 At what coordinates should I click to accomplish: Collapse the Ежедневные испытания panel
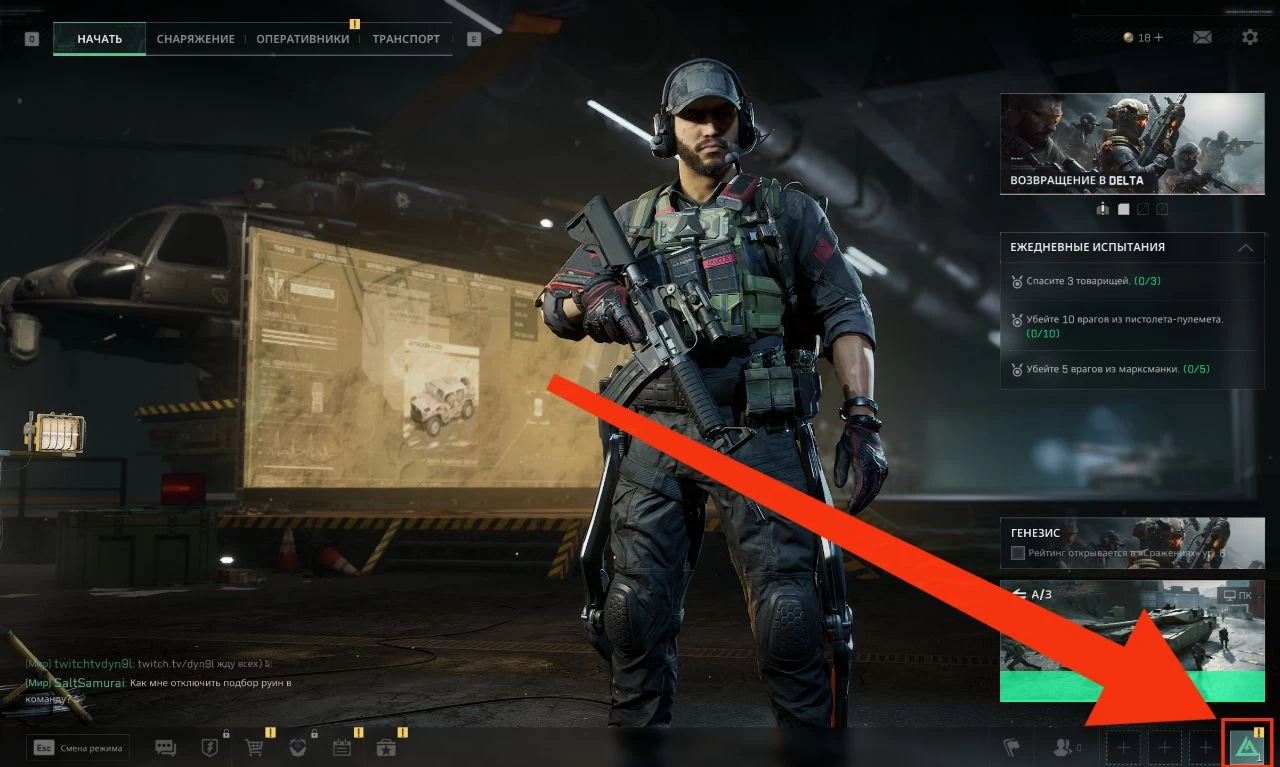pyautogui.click(x=1245, y=247)
